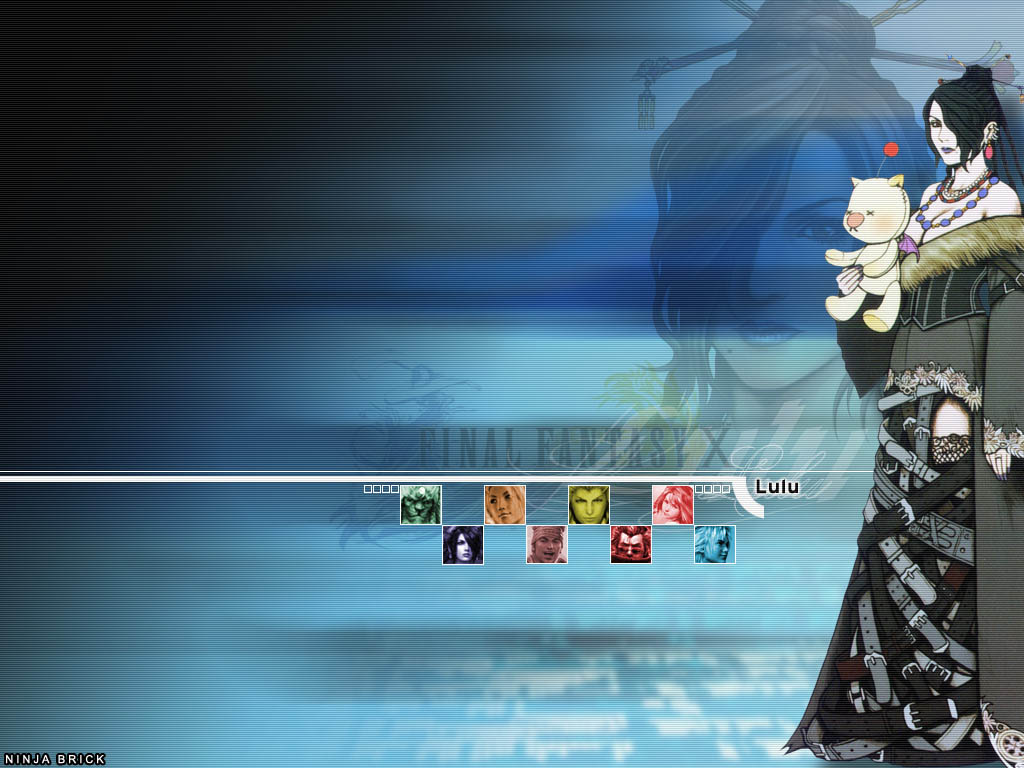The height and width of the screenshot is (768, 1024).
Task: Choose the orange Rikku portrait
Action: pyautogui.click(x=505, y=505)
